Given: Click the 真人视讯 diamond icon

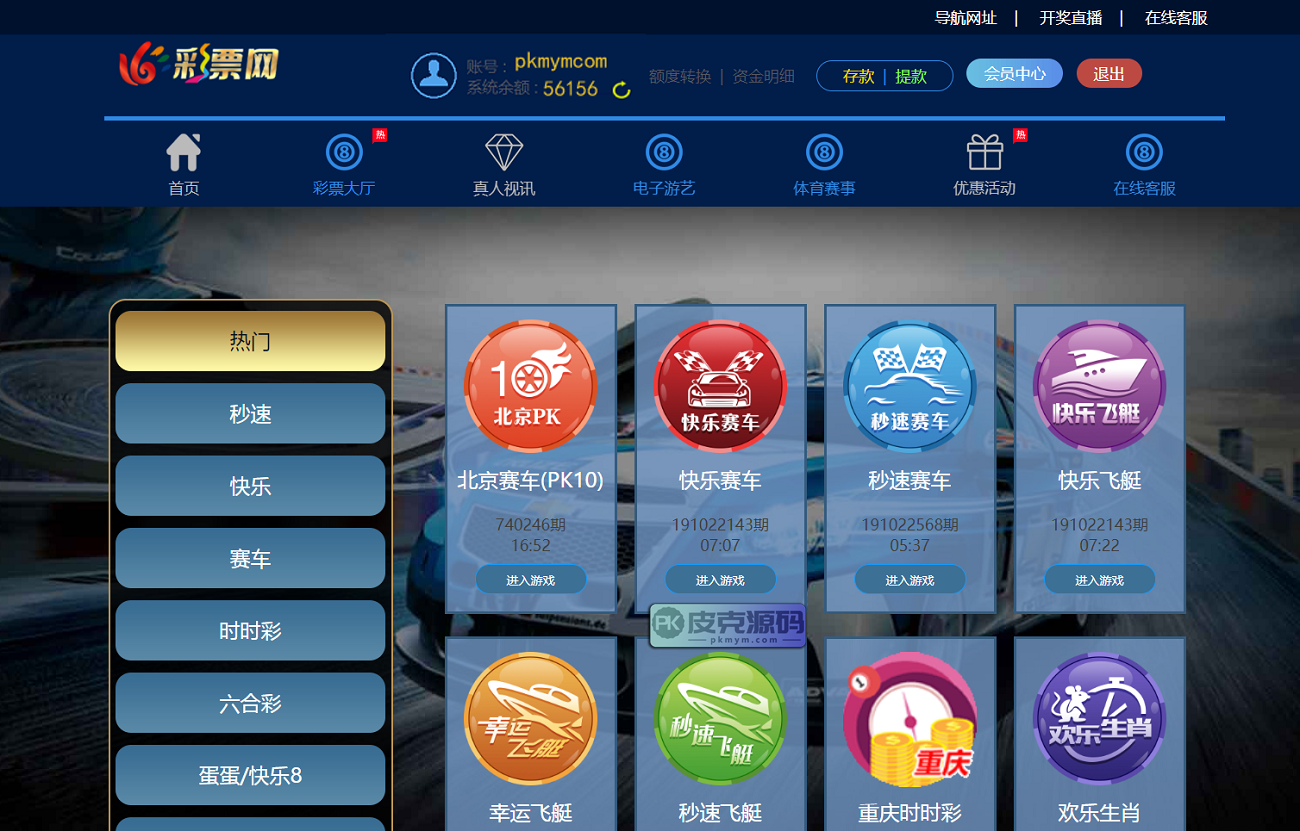Looking at the screenshot, I should point(504,153).
